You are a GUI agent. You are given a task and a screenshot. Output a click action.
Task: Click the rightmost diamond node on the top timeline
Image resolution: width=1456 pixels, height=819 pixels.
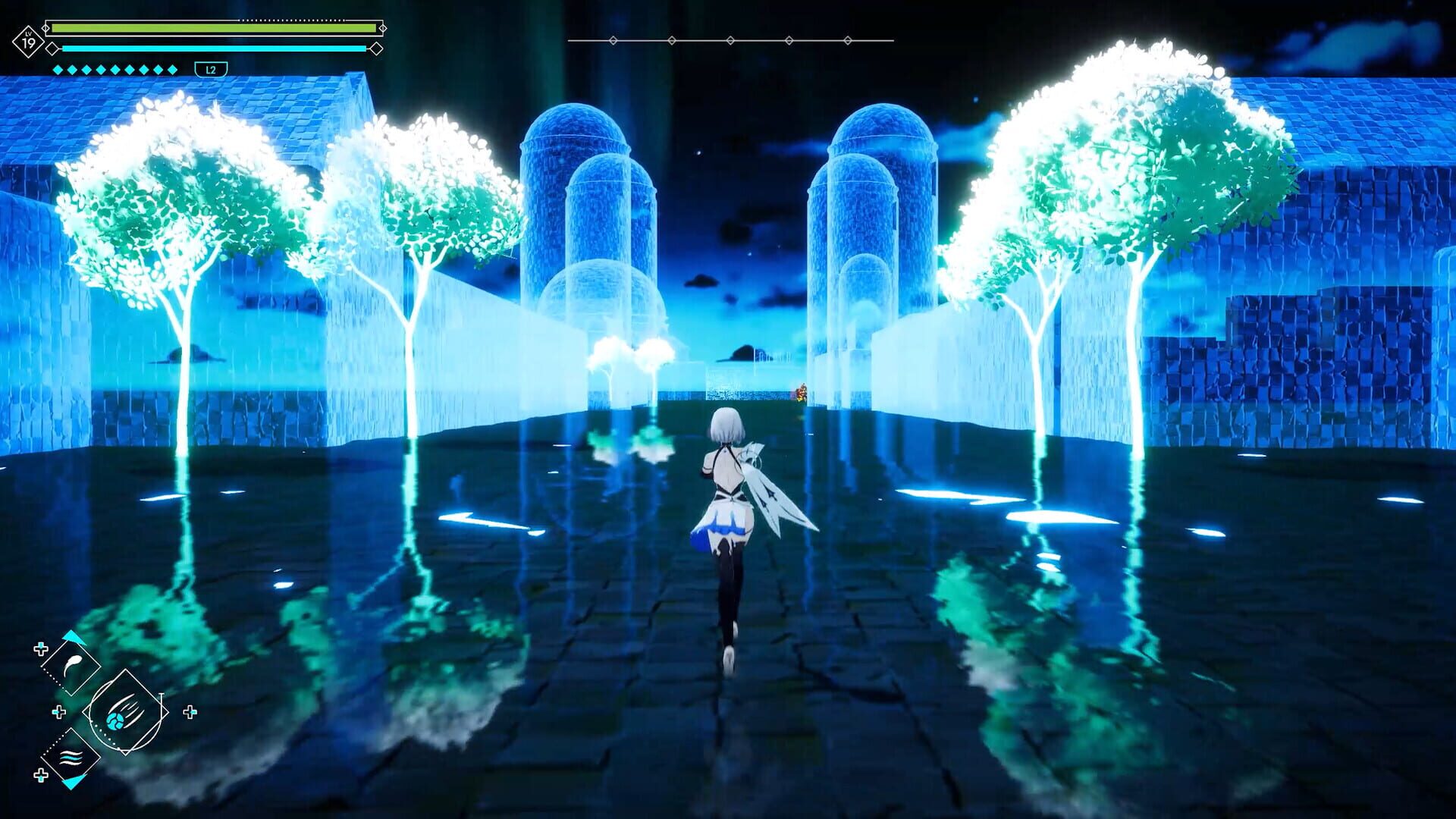click(847, 40)
